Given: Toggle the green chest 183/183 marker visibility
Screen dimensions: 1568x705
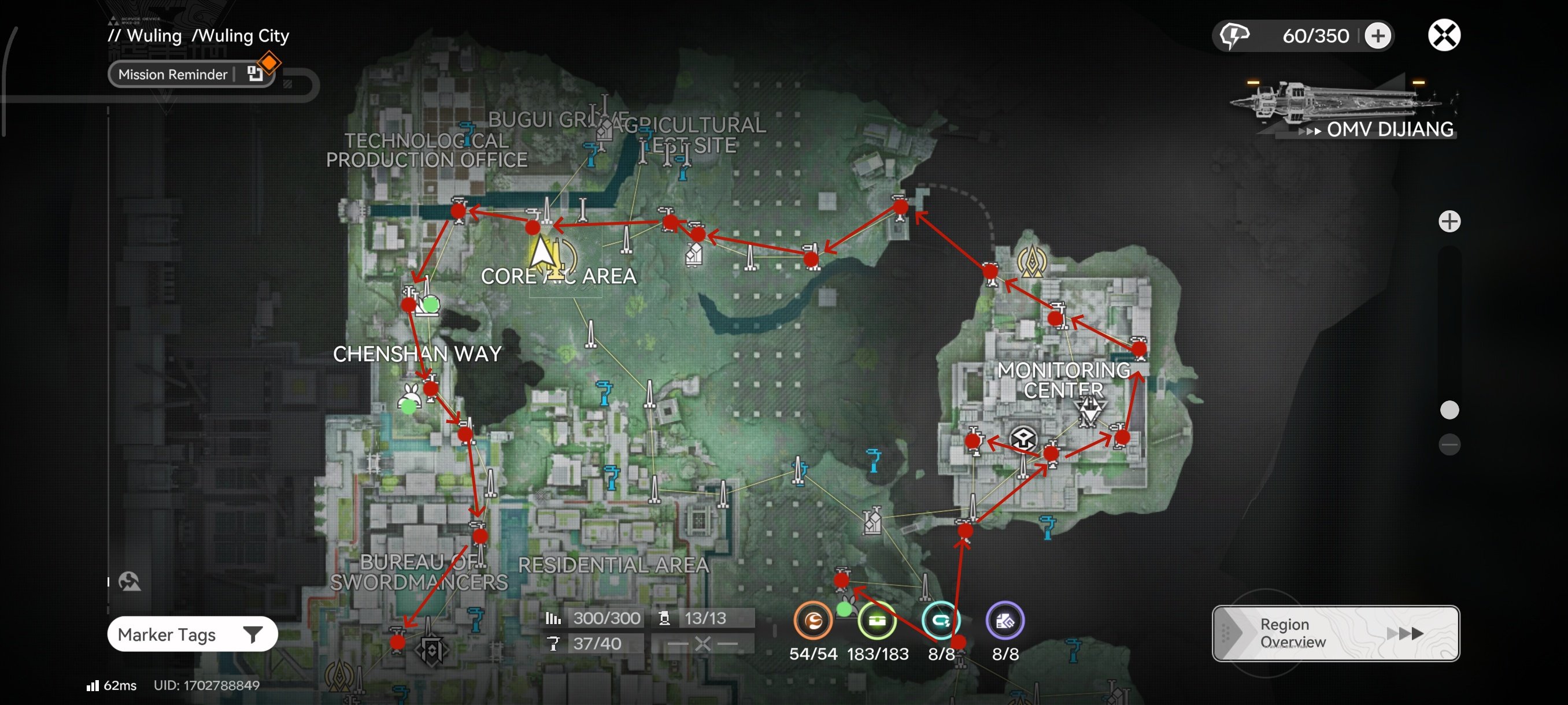Looking at the screenshot, I should [877, 621].
